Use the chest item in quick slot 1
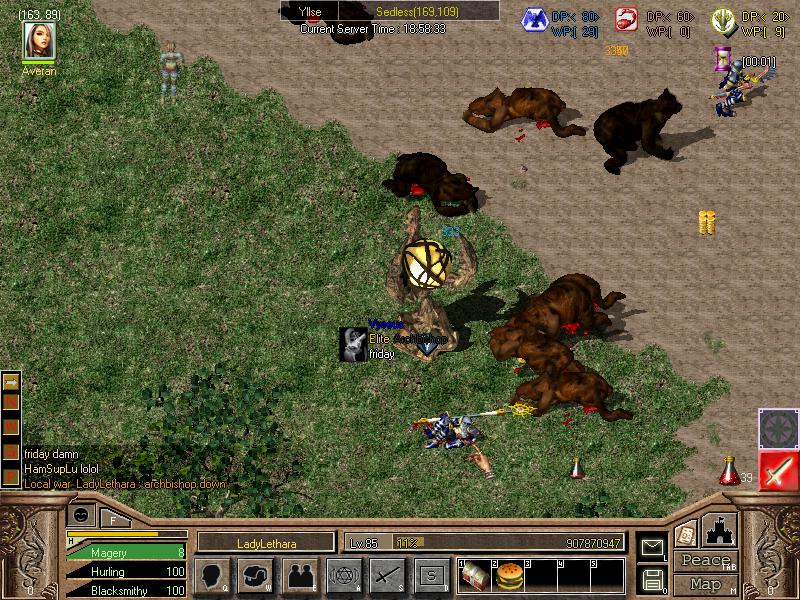 (x=475, y=575)
